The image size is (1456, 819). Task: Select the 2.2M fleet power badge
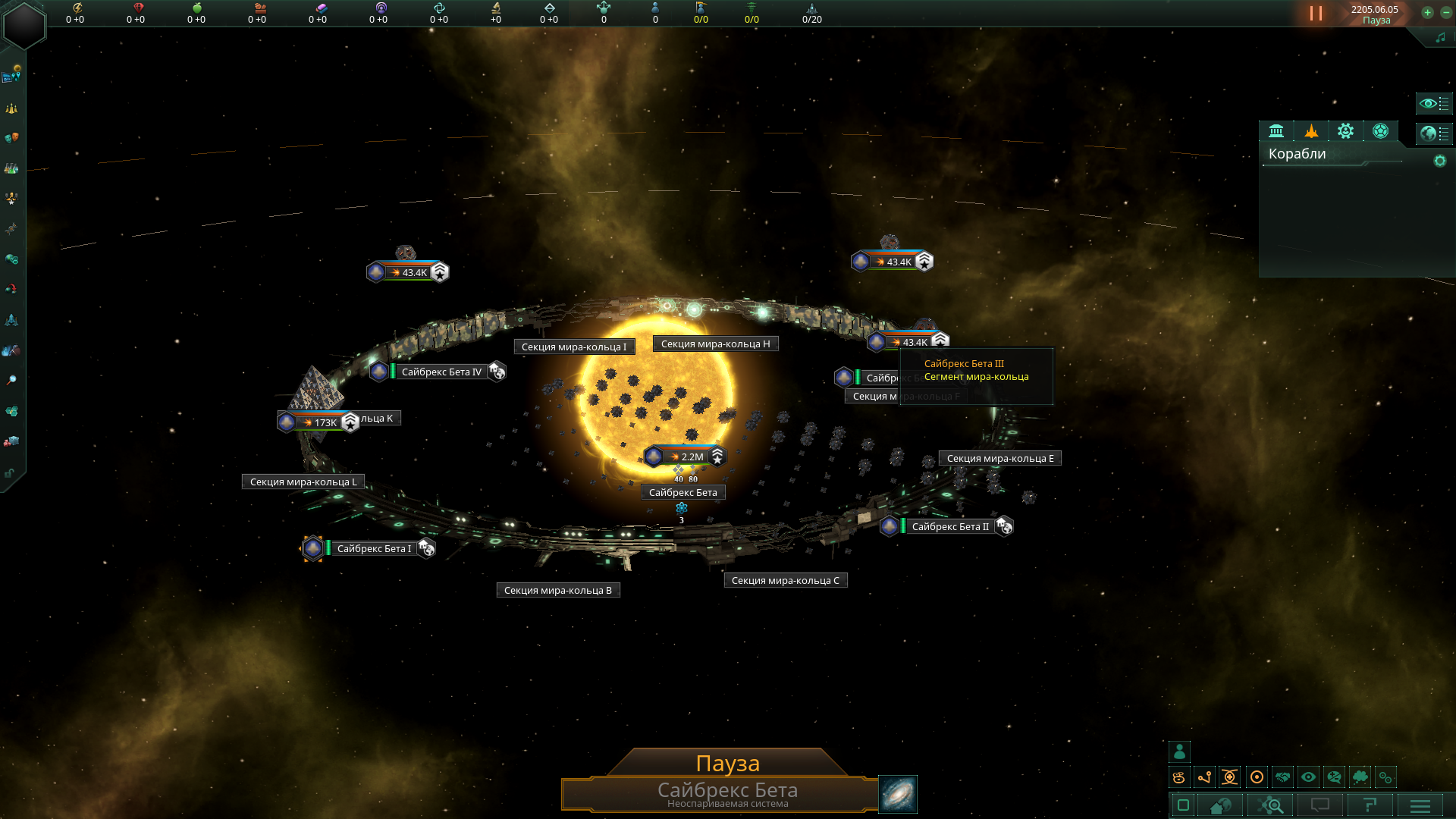point(685,457)
